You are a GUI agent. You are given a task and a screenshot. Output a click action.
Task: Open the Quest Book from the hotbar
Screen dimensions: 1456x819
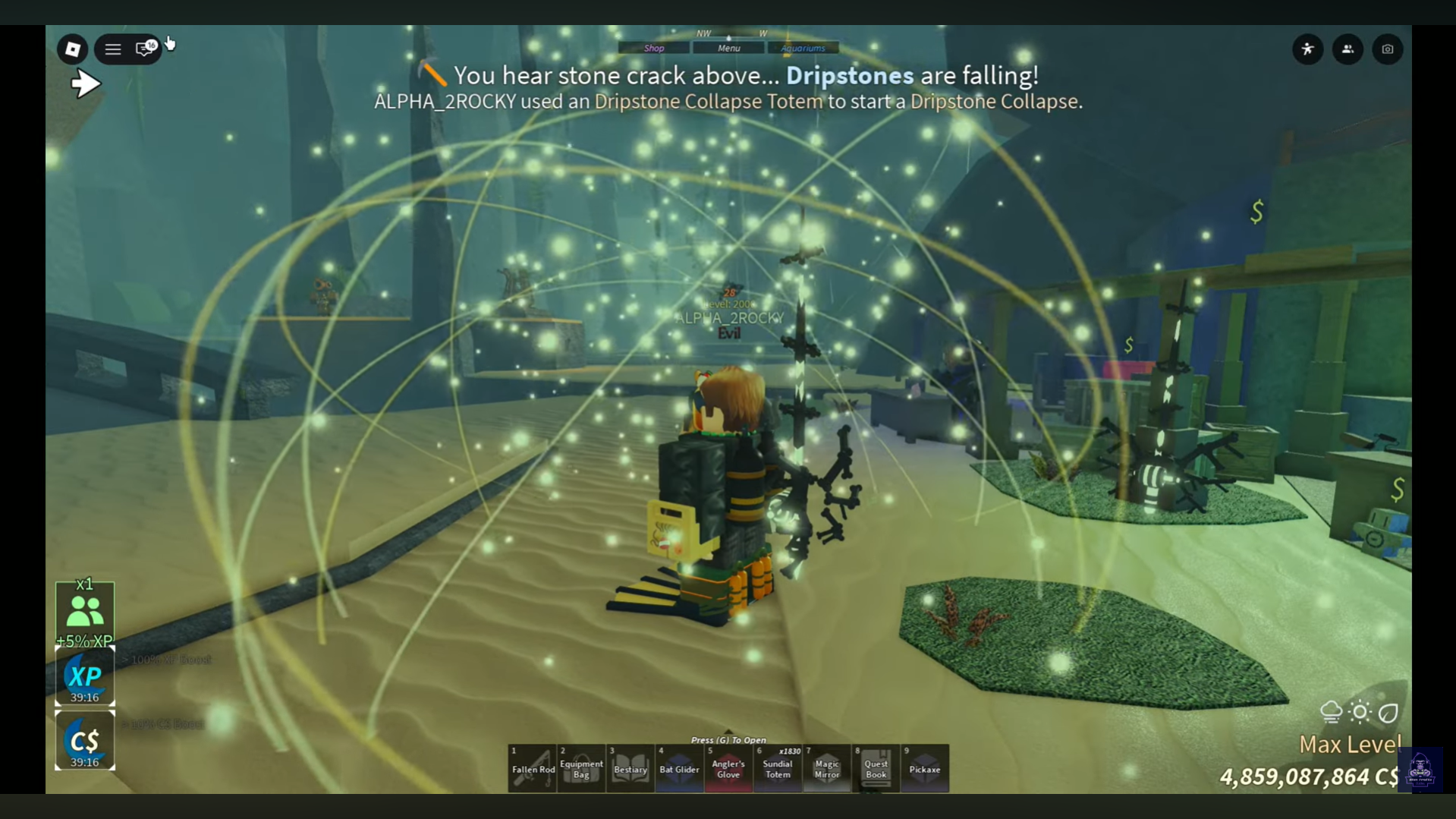point(876,768)
